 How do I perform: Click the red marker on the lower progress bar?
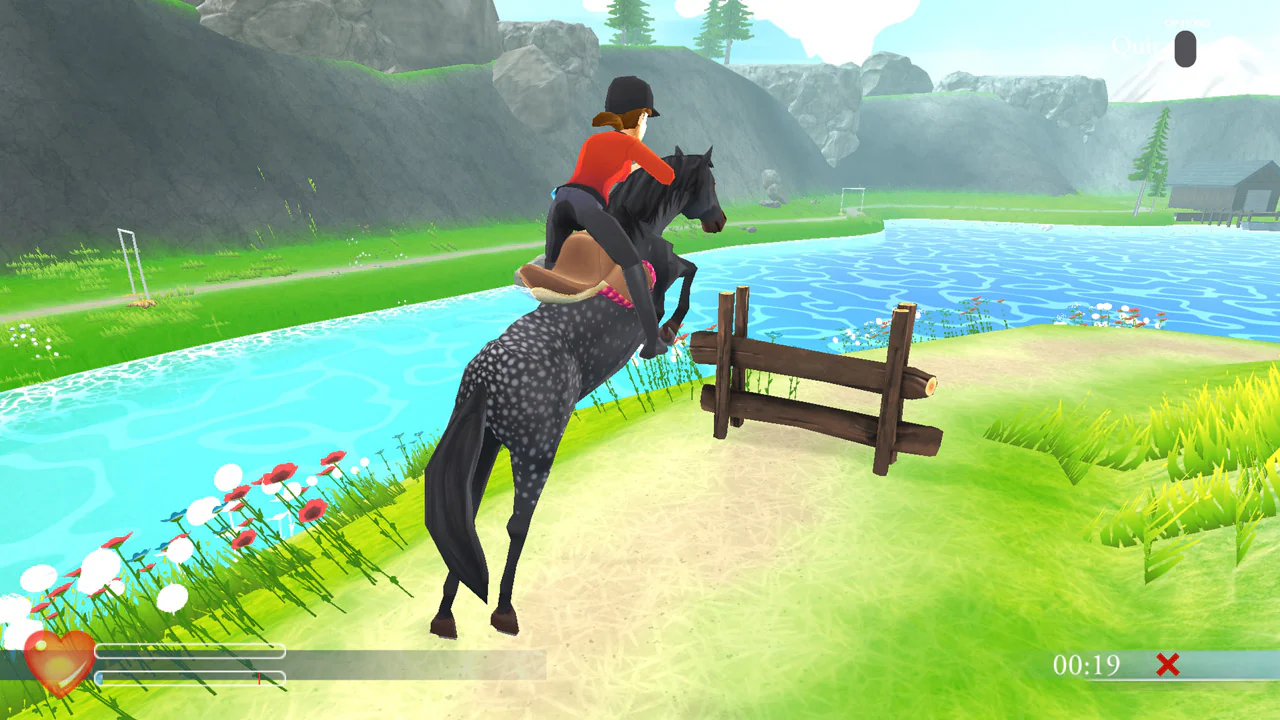[x=259, y=678]
